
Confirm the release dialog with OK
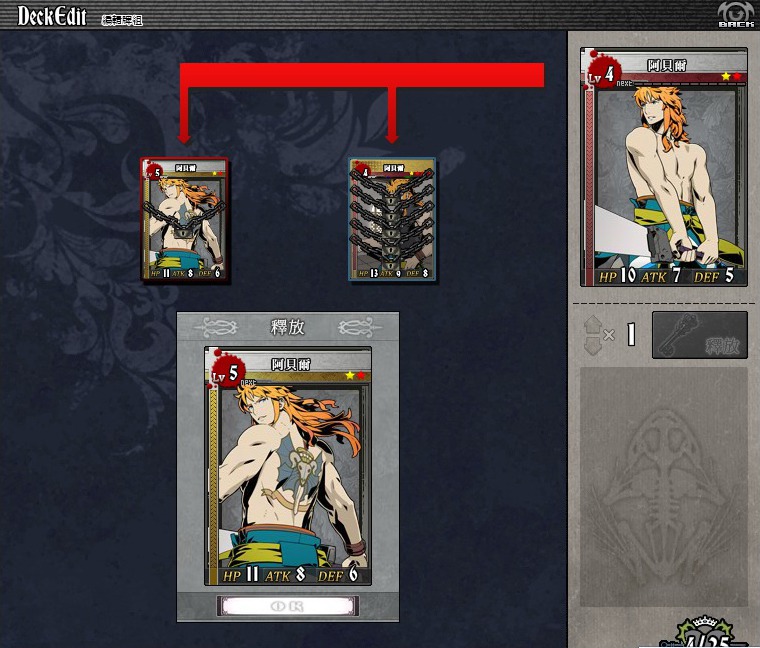tap(287, 606)
